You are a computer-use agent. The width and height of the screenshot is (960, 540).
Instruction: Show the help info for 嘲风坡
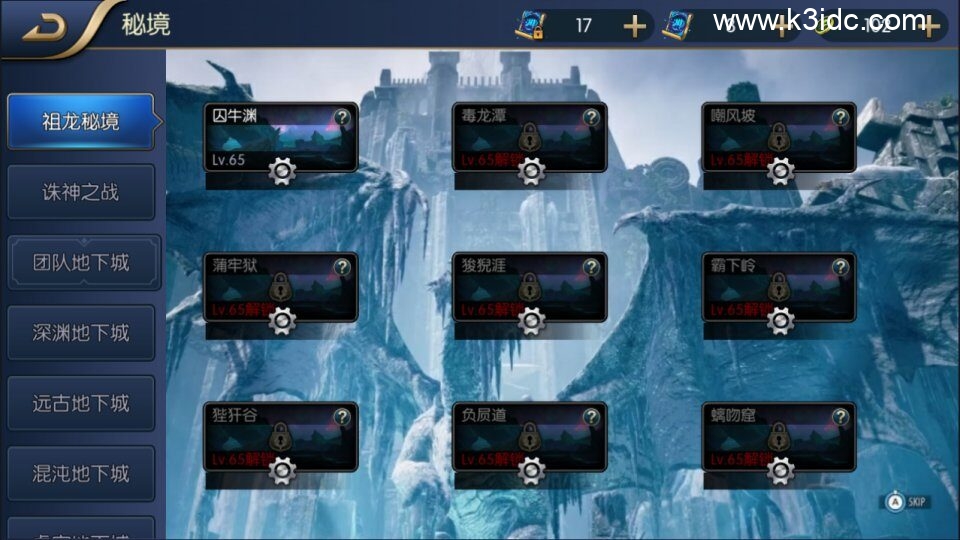click(841, 117)
